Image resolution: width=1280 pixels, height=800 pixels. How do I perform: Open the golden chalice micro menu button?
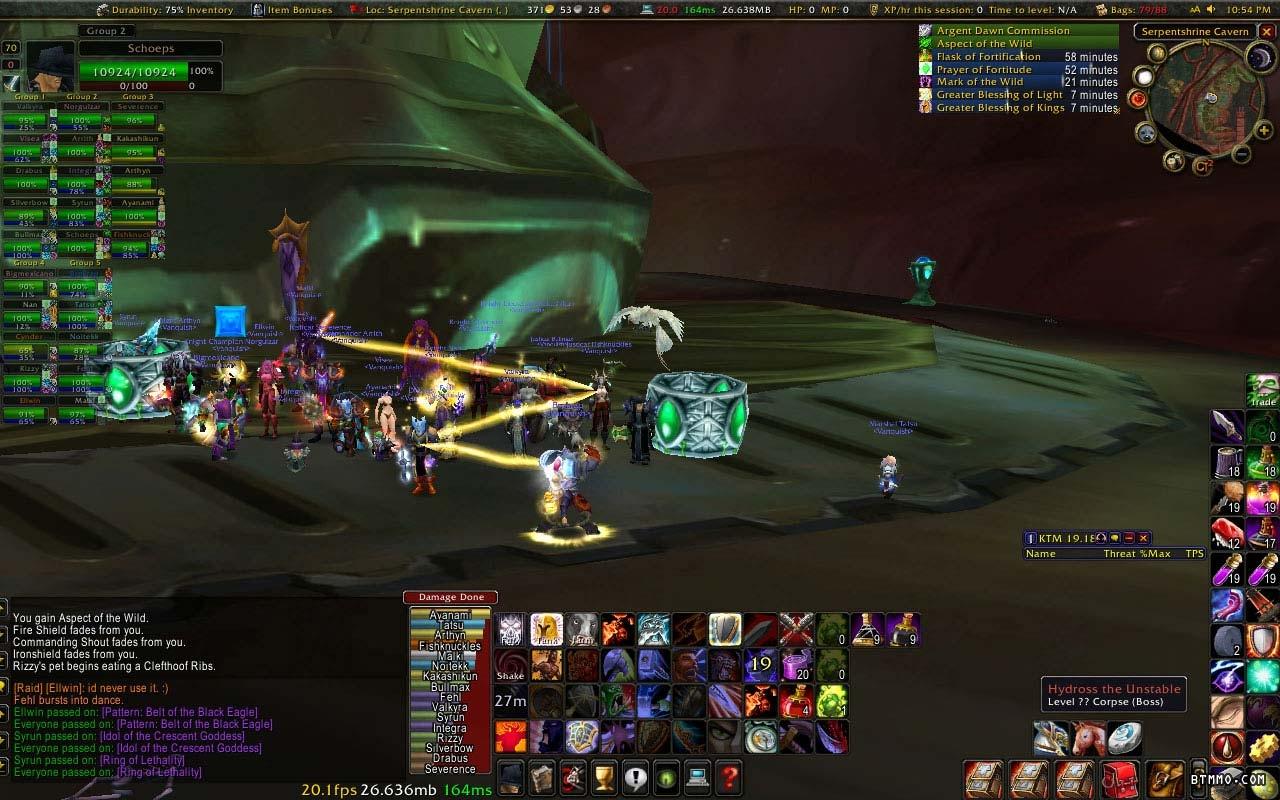click(x=603, y=776)
